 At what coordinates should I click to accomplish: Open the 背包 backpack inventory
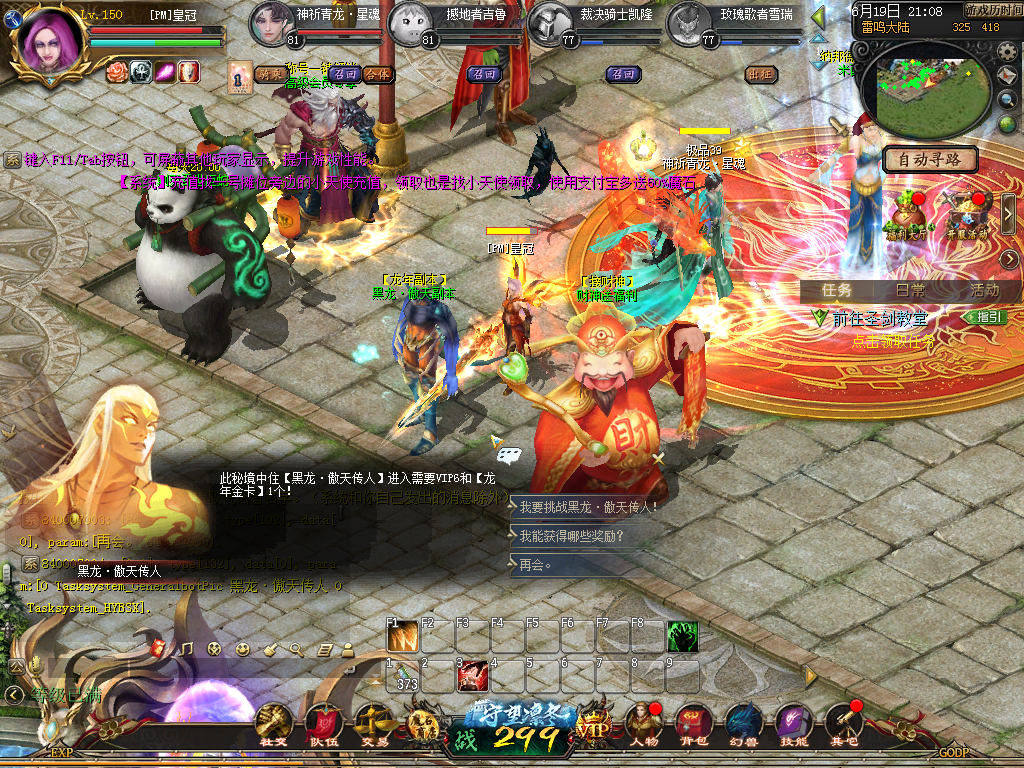click(x=693, y=724)
